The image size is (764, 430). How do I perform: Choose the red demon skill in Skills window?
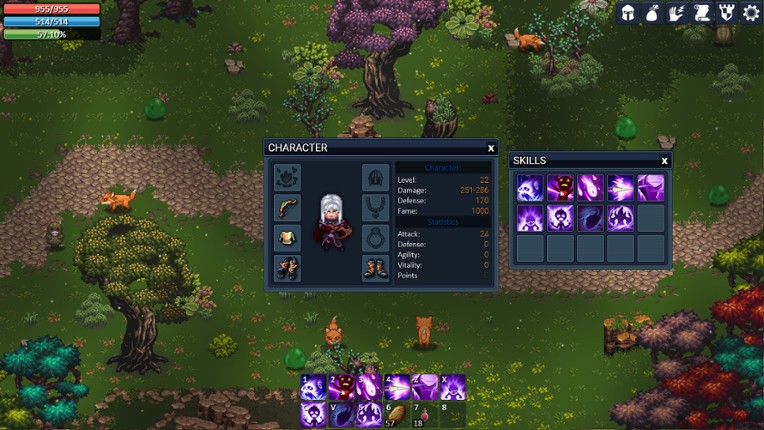(560, 188)
